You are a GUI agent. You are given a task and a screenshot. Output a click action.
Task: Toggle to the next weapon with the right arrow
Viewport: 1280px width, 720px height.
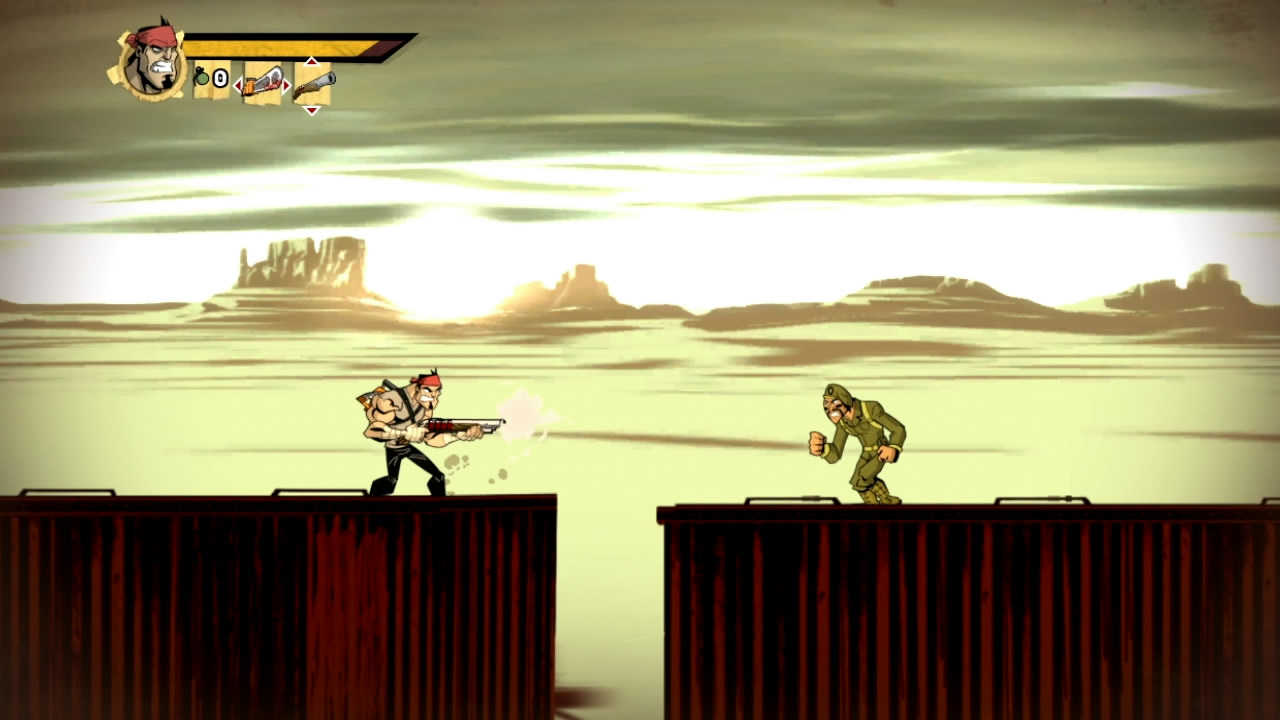click(286, 84)
